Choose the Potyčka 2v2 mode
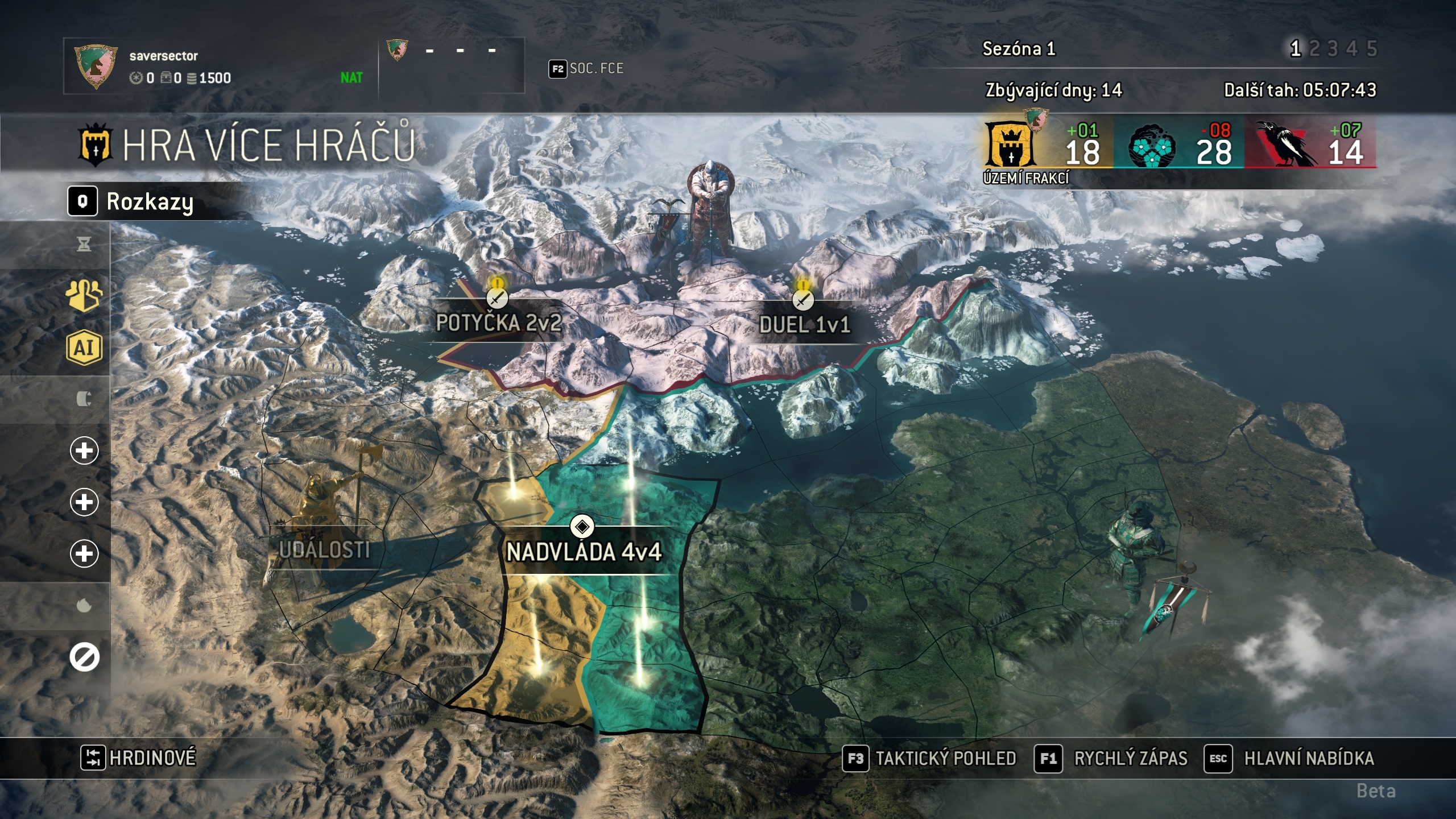The width and height of the screenshot is (1456, 819). point(498,322)
